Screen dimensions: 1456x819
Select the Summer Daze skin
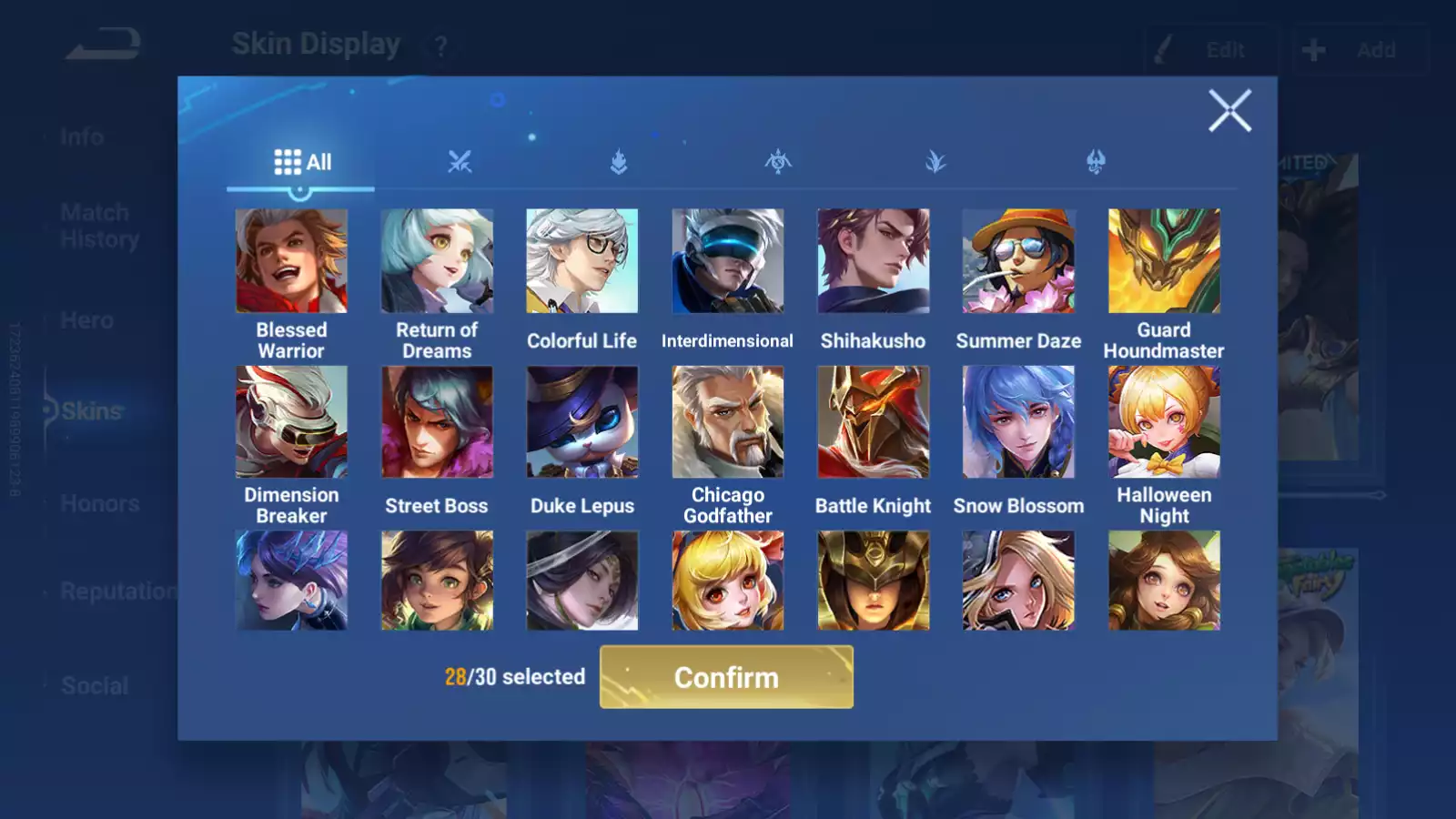(1018, 261)
